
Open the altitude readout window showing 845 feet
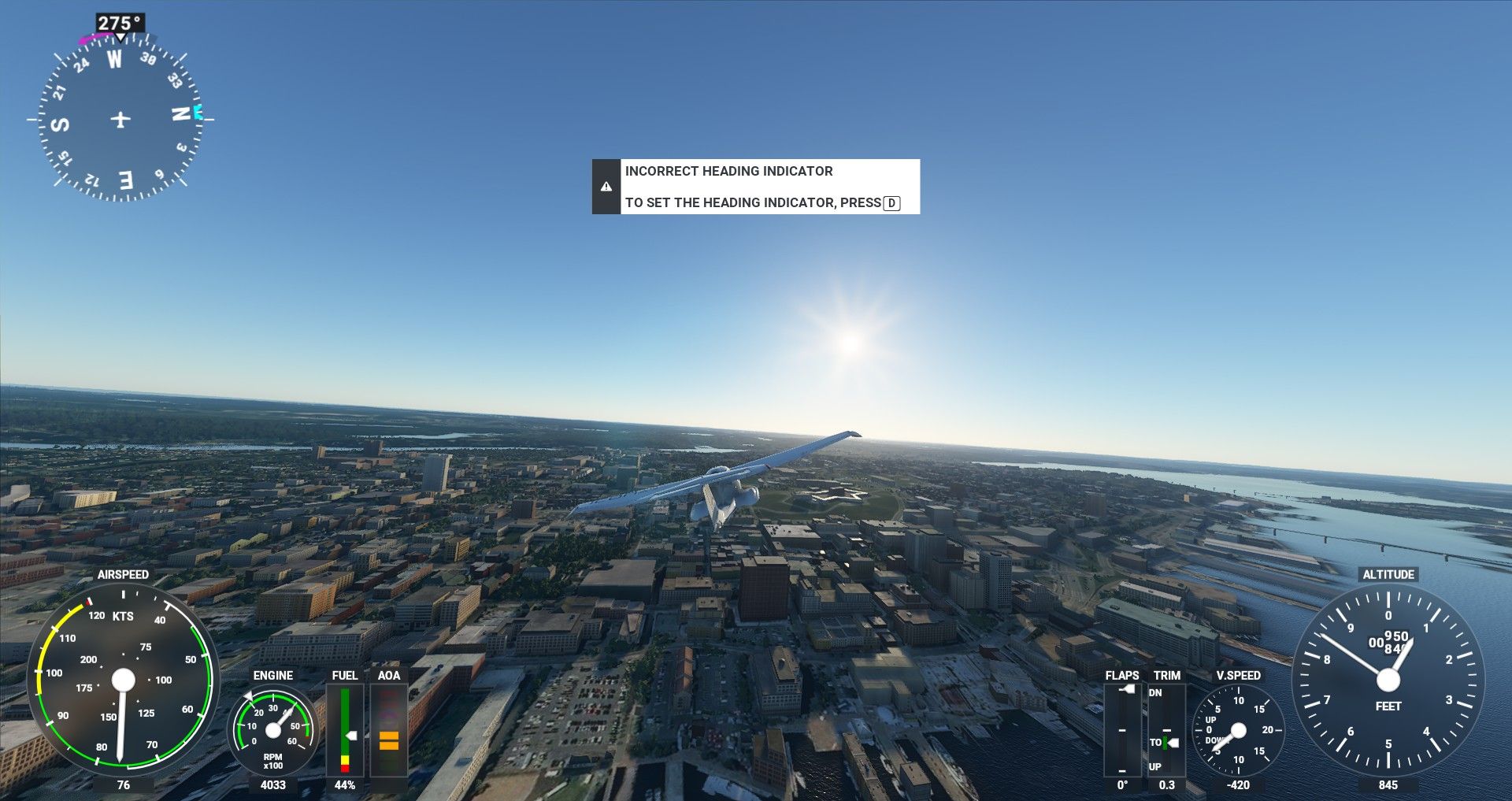coord(1388,785)
